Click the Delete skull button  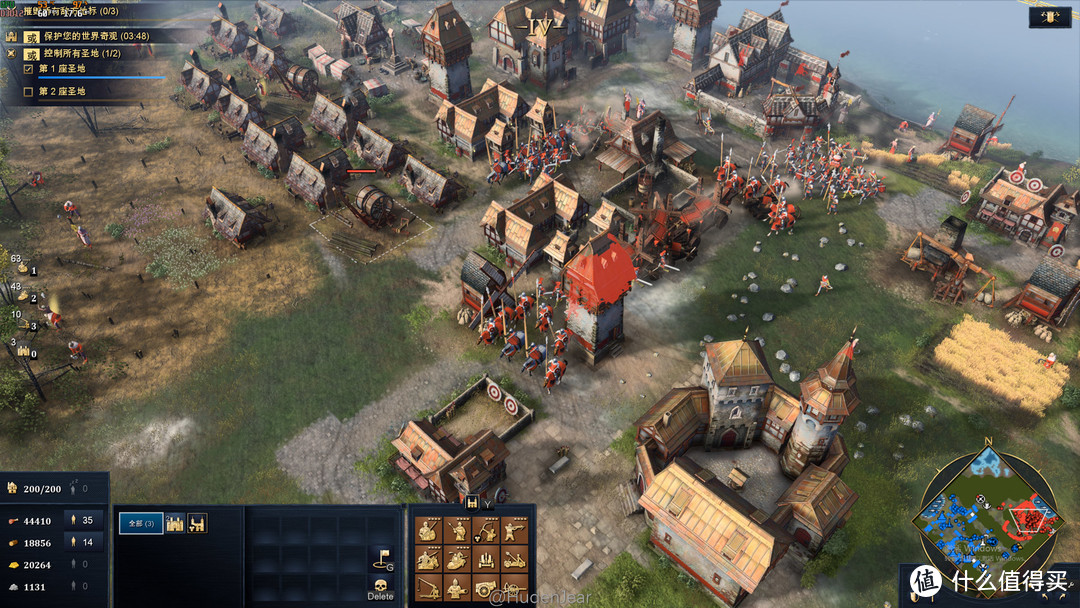coord(380,587)
